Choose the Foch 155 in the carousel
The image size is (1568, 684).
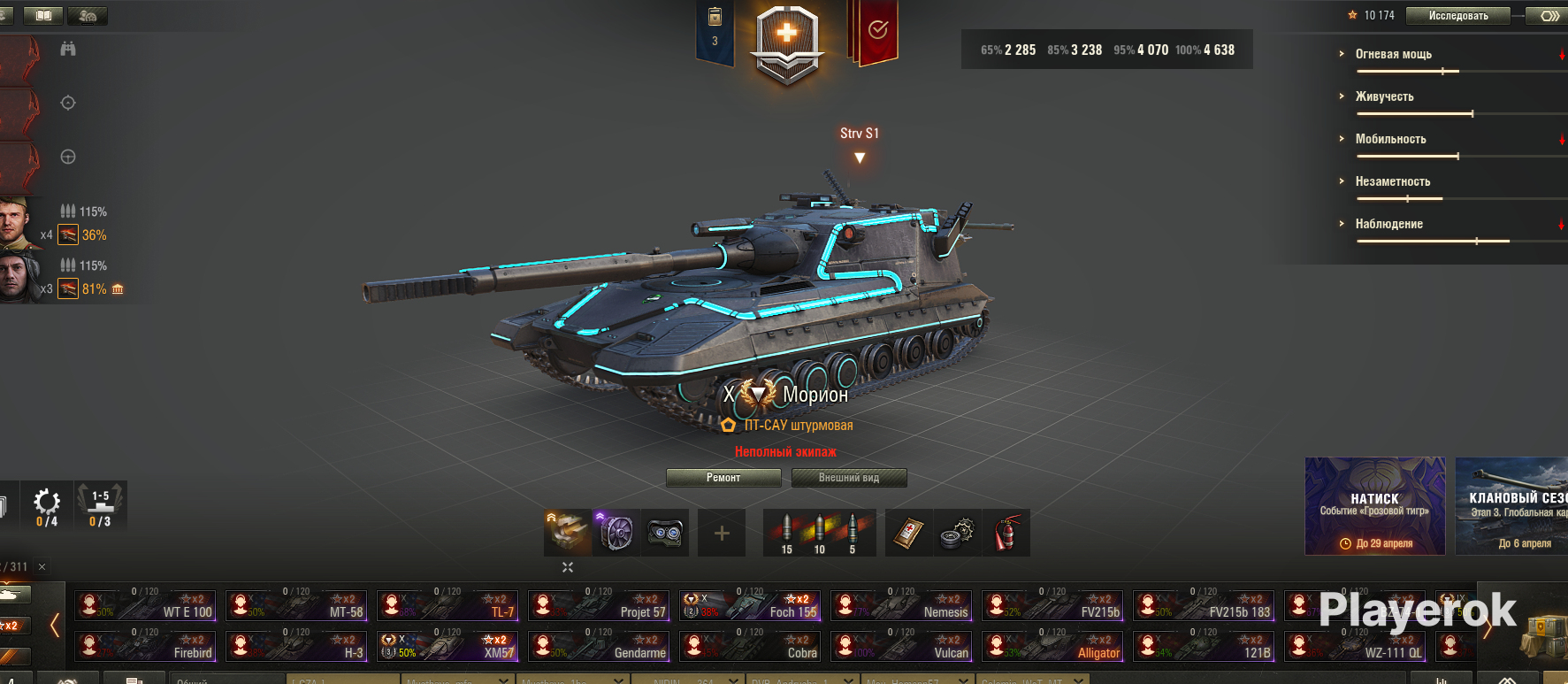[750, 605]
